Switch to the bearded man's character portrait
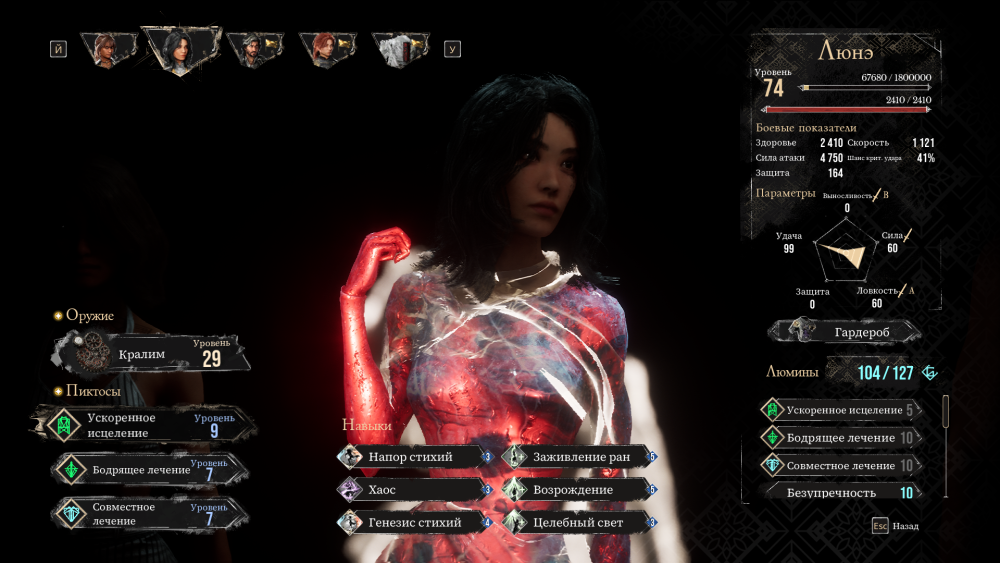This screenshot has width=1000, height=563. point(250,48)
